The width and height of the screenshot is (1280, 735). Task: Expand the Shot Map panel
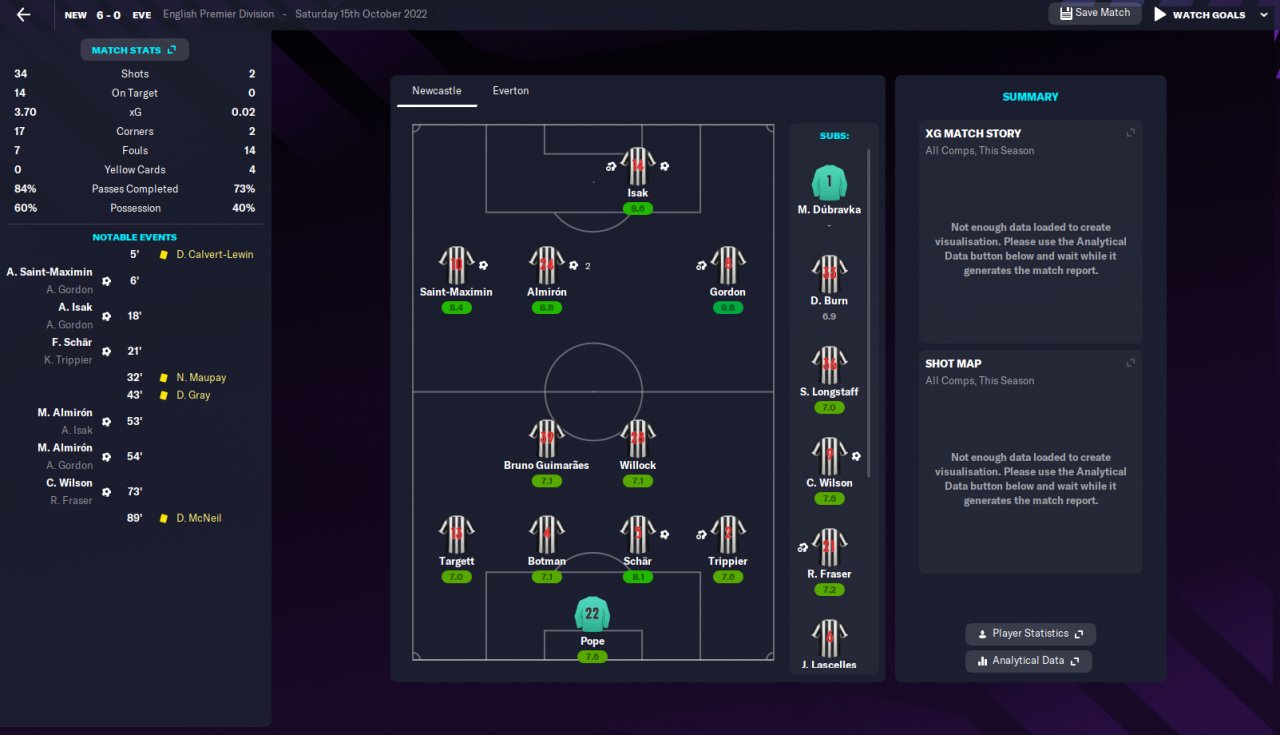[1131, 363]
